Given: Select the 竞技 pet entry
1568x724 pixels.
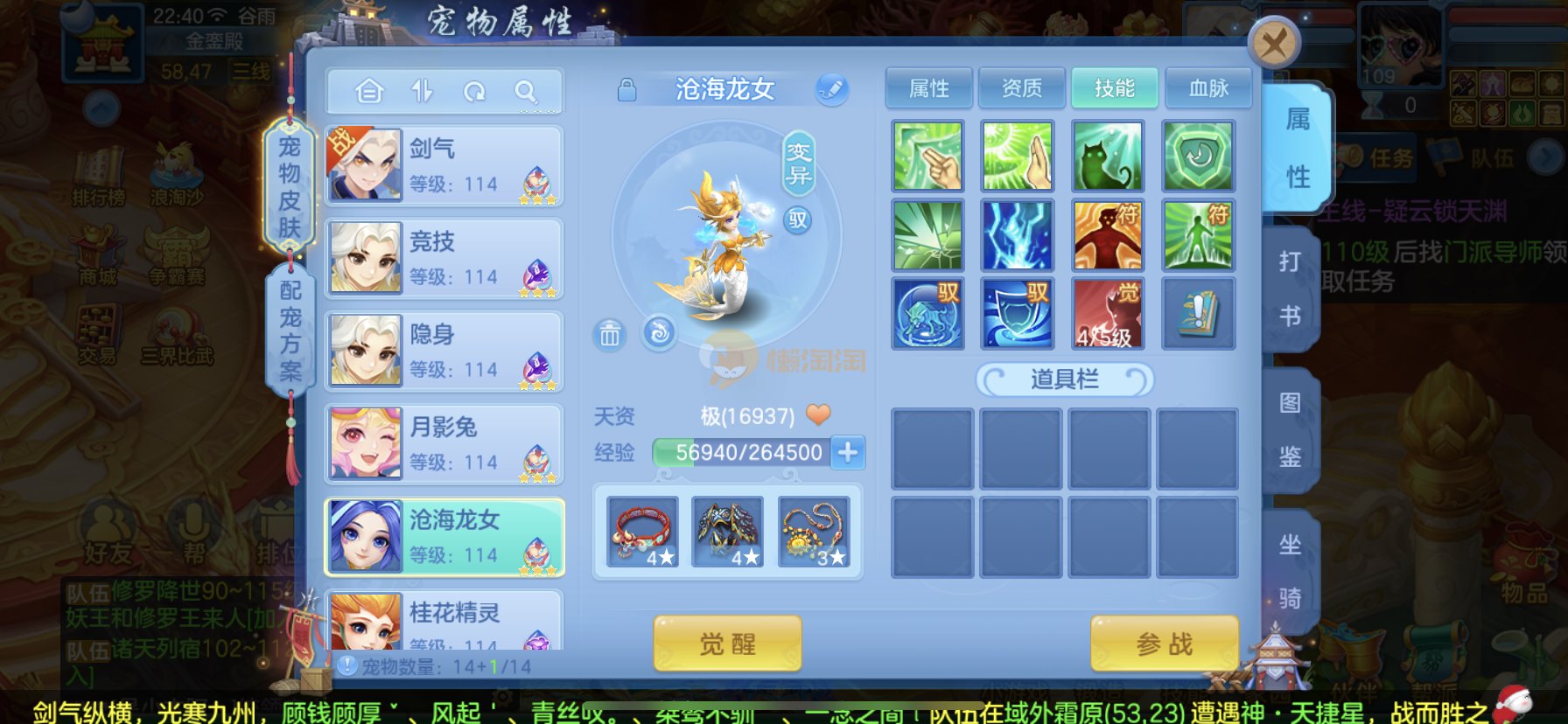Looking at the screenshot, I should coord(444,258).
